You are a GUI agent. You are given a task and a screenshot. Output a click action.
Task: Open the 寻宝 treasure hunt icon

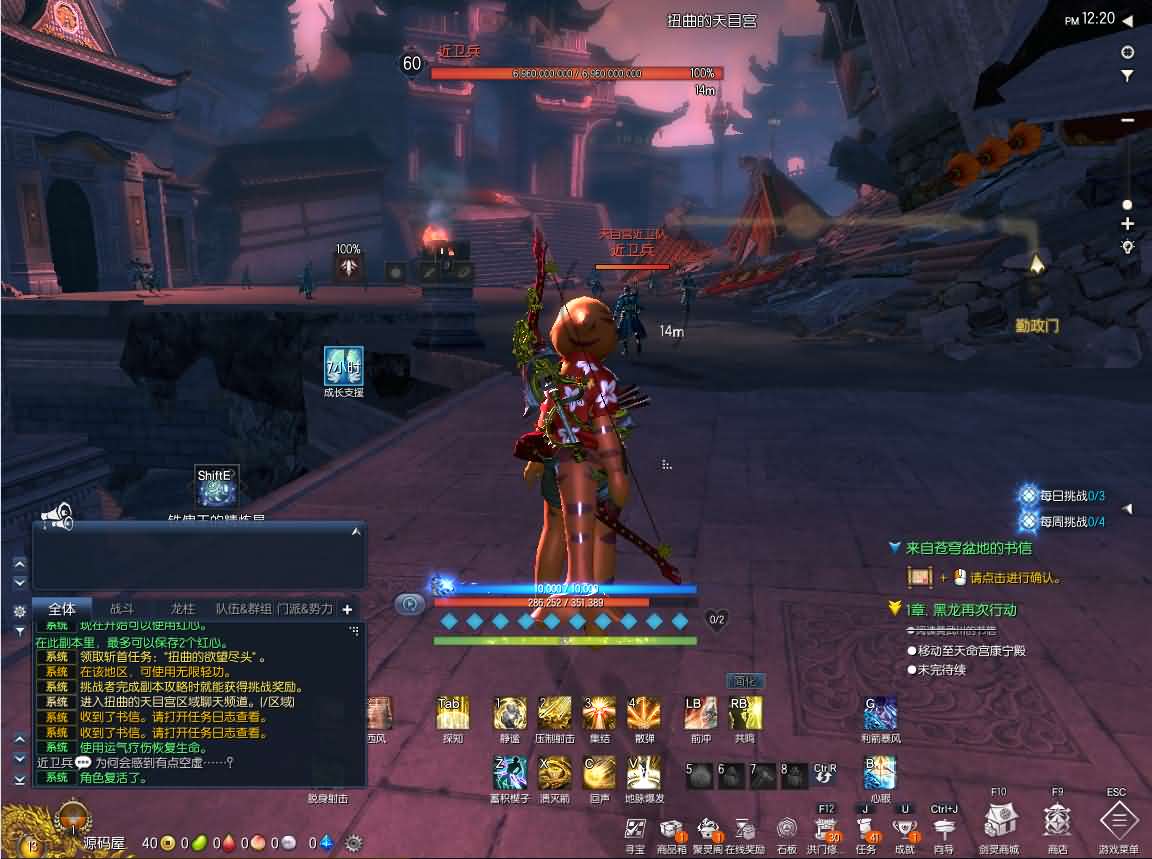[635, 829]
